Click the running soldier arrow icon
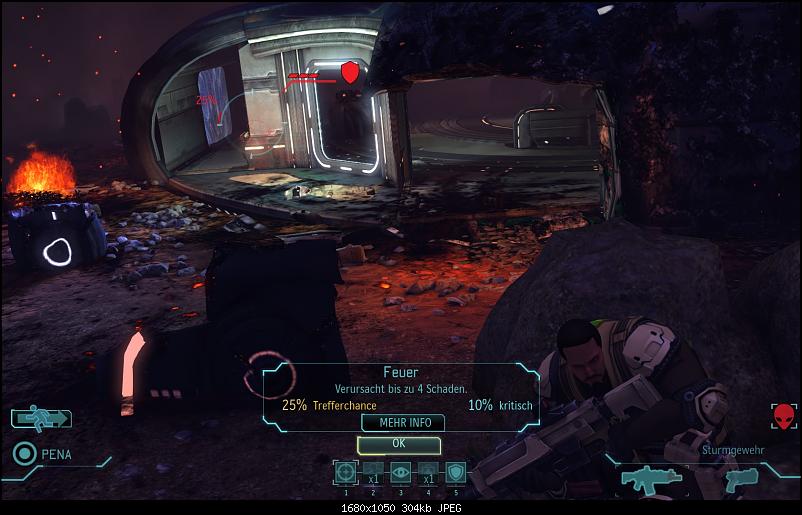 41,418
